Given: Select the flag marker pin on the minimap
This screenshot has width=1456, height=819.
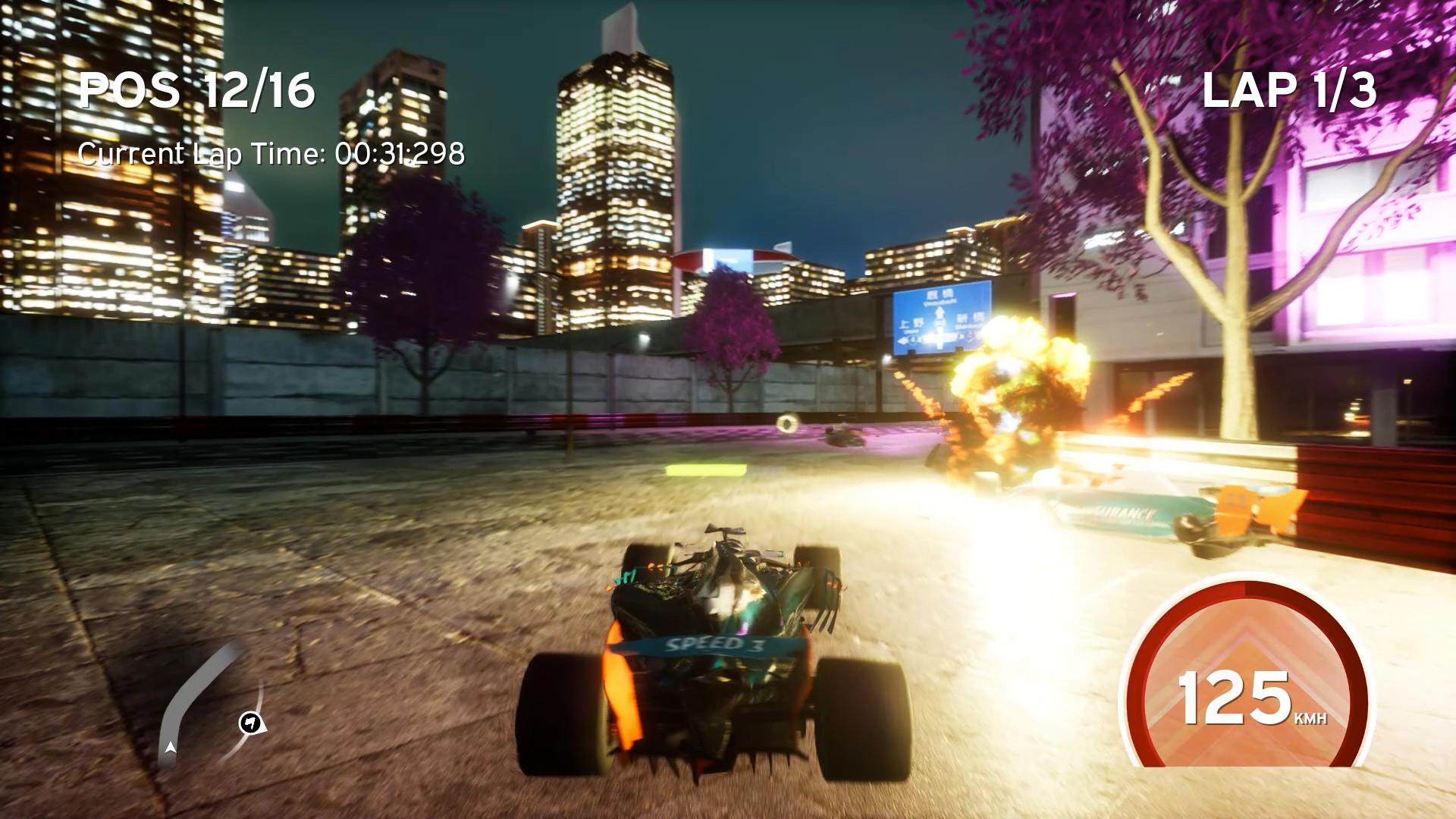Looking at the screenshot, I should (250, 723).
